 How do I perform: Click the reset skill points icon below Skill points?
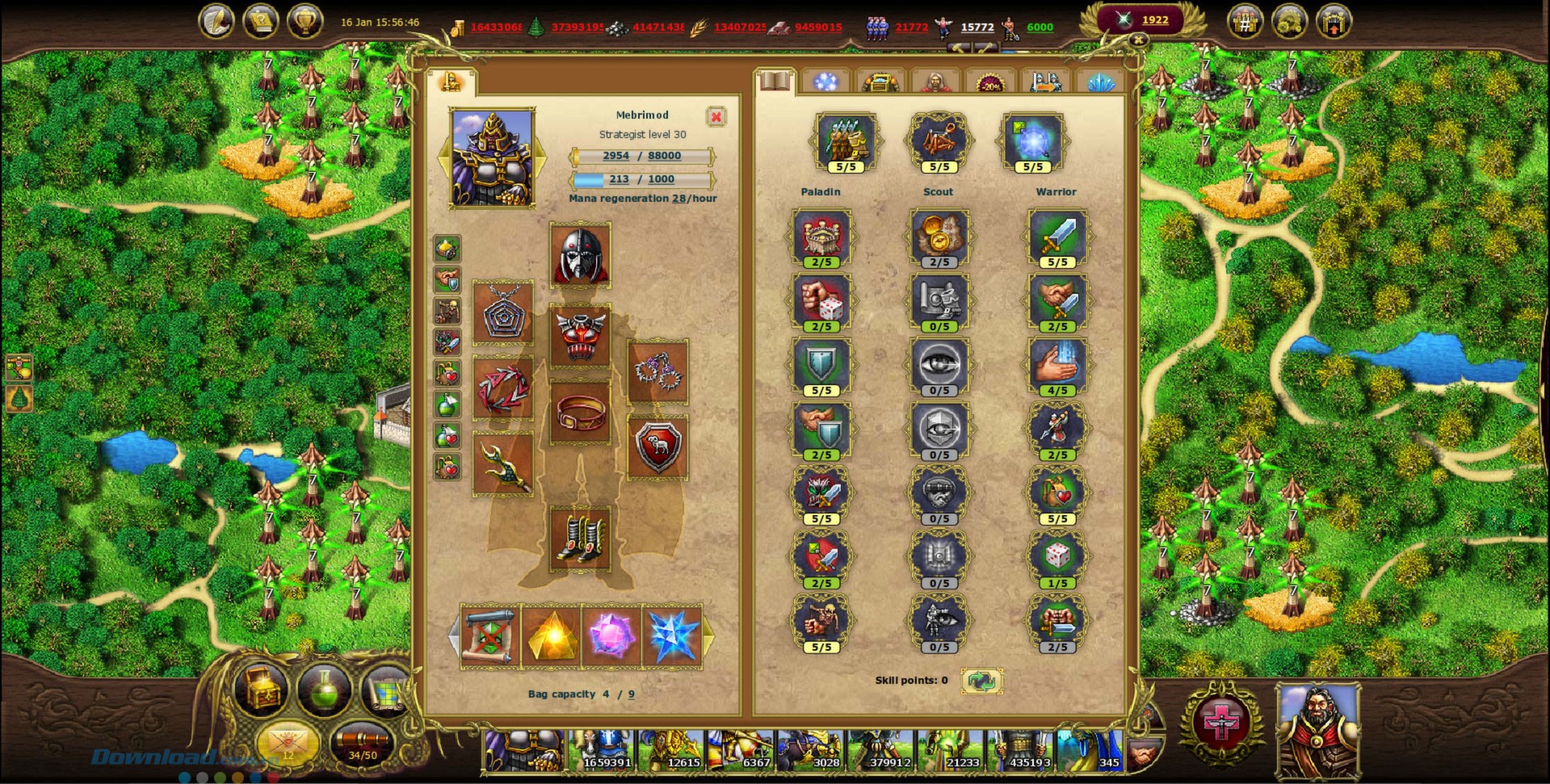982,681
